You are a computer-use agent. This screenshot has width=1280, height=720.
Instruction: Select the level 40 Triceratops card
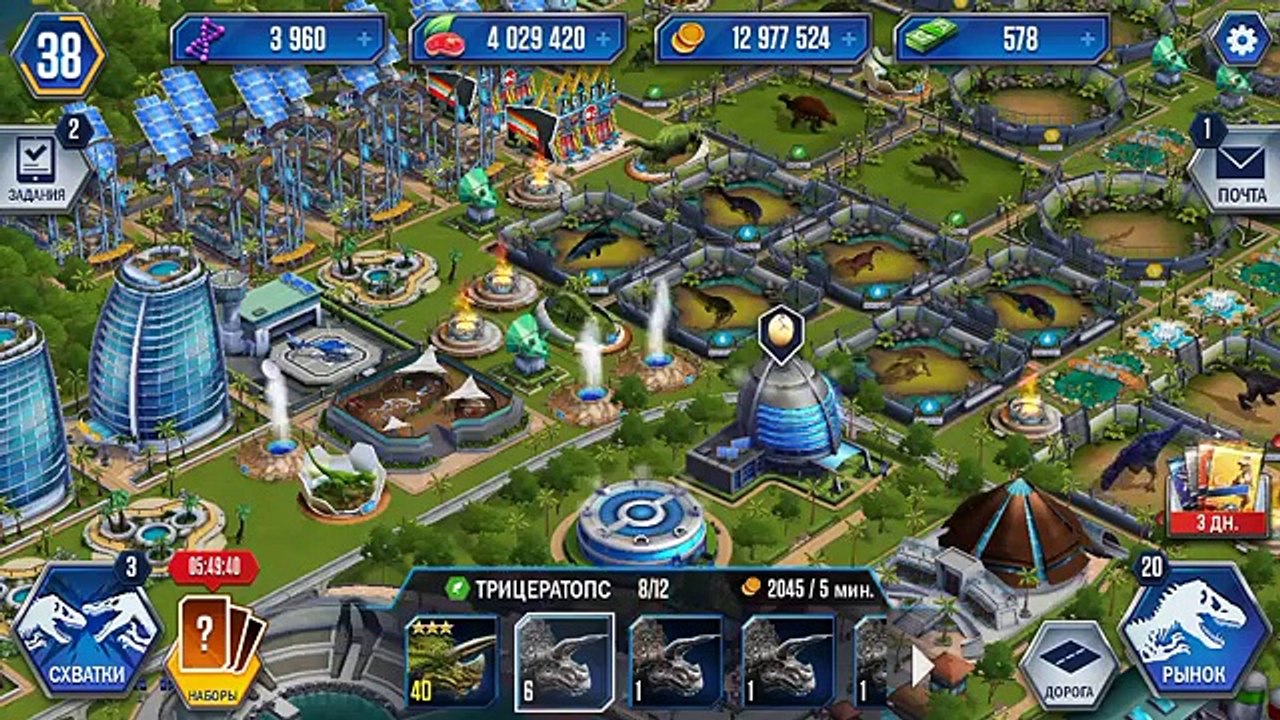451,661
